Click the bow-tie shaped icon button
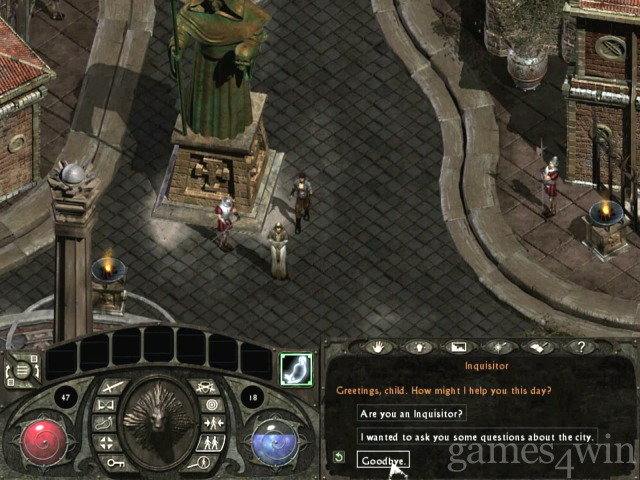 (x=105, y=405)
